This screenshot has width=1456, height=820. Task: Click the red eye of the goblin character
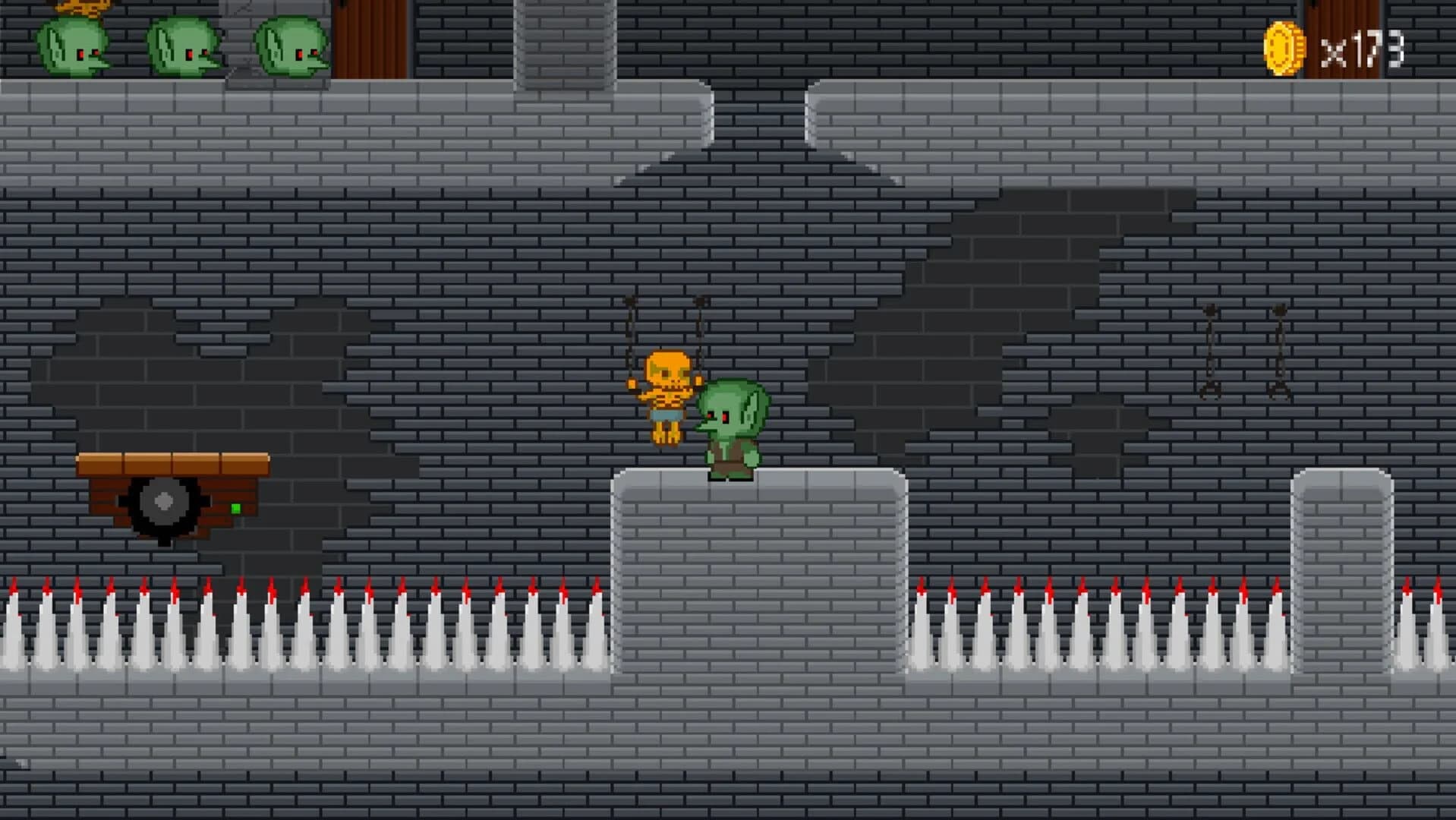click(726, 416)
